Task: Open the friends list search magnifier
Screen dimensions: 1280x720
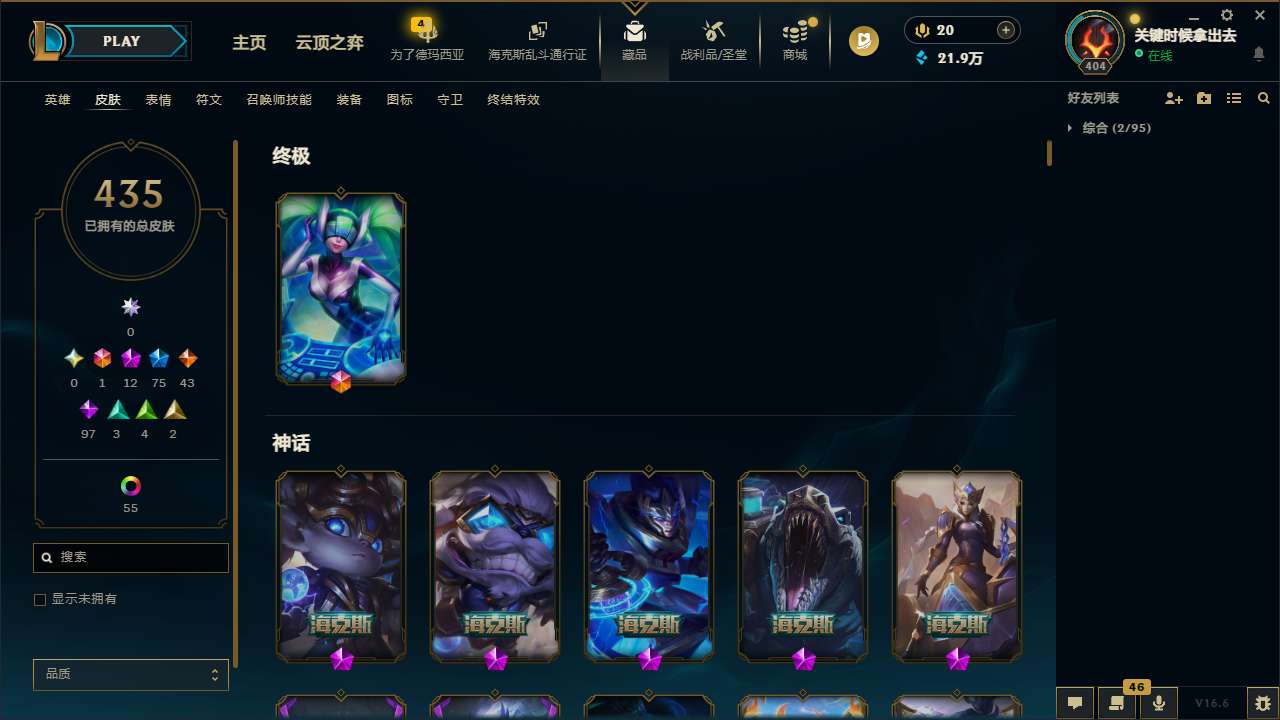Action: click(1264, 98)
